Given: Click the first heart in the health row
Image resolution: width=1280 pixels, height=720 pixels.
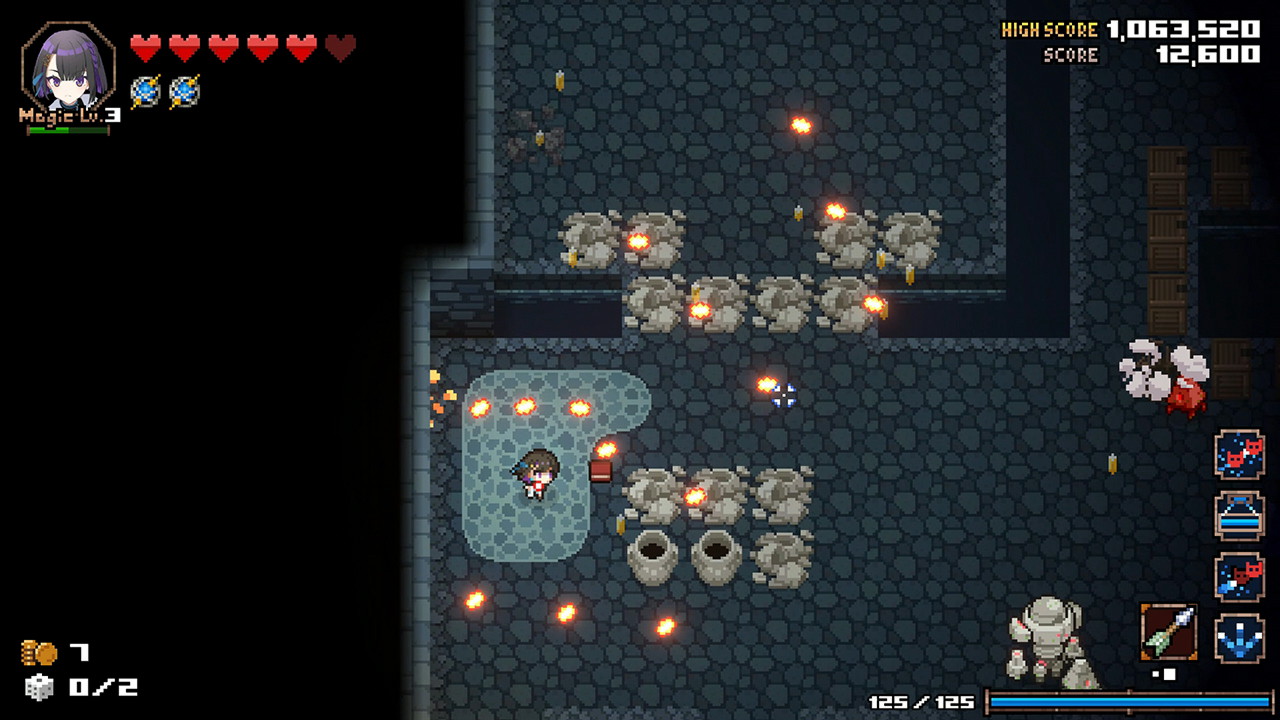Looking at the screenshot, I should [145, 44].
